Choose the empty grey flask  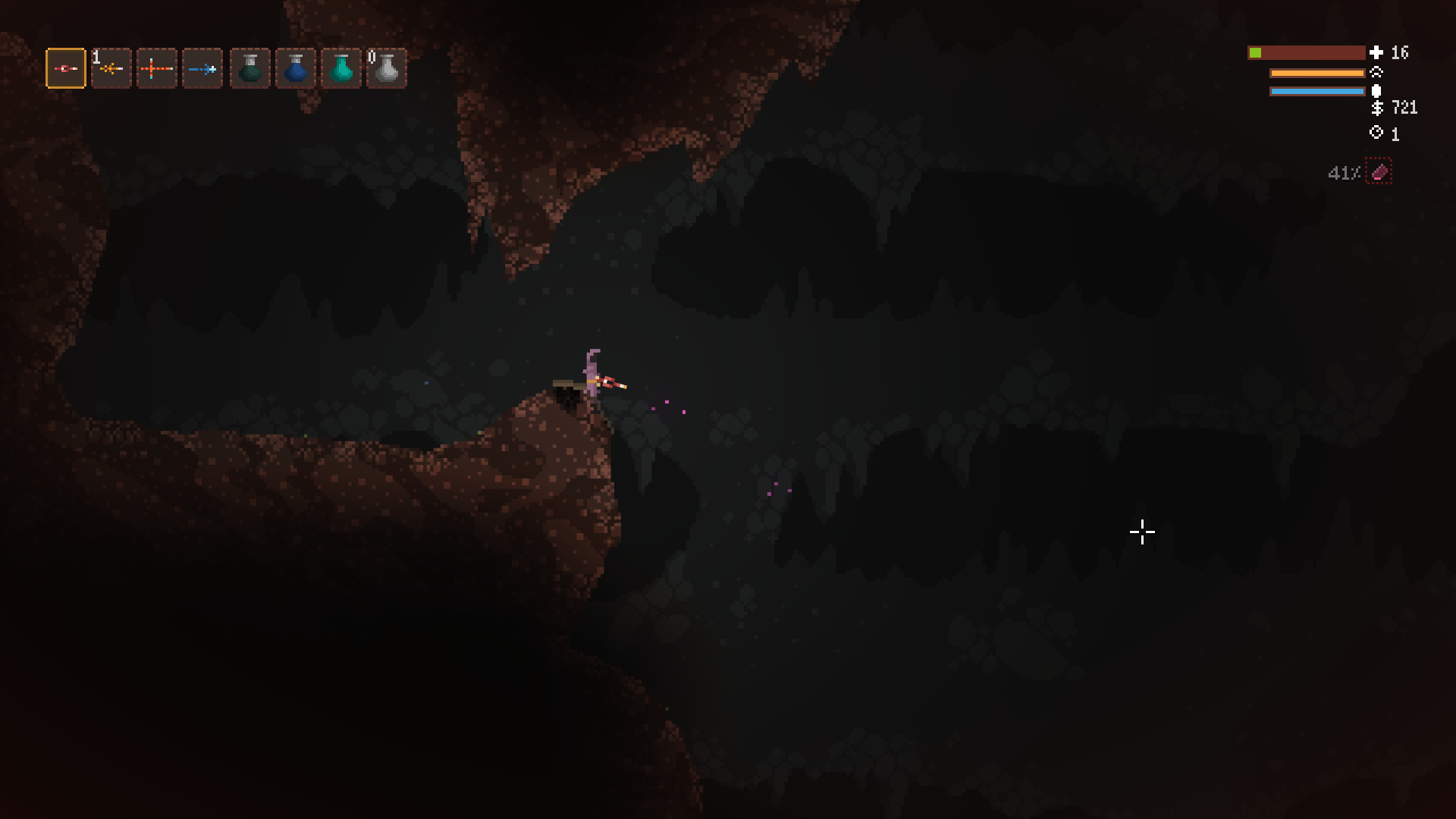coord(387,69)
